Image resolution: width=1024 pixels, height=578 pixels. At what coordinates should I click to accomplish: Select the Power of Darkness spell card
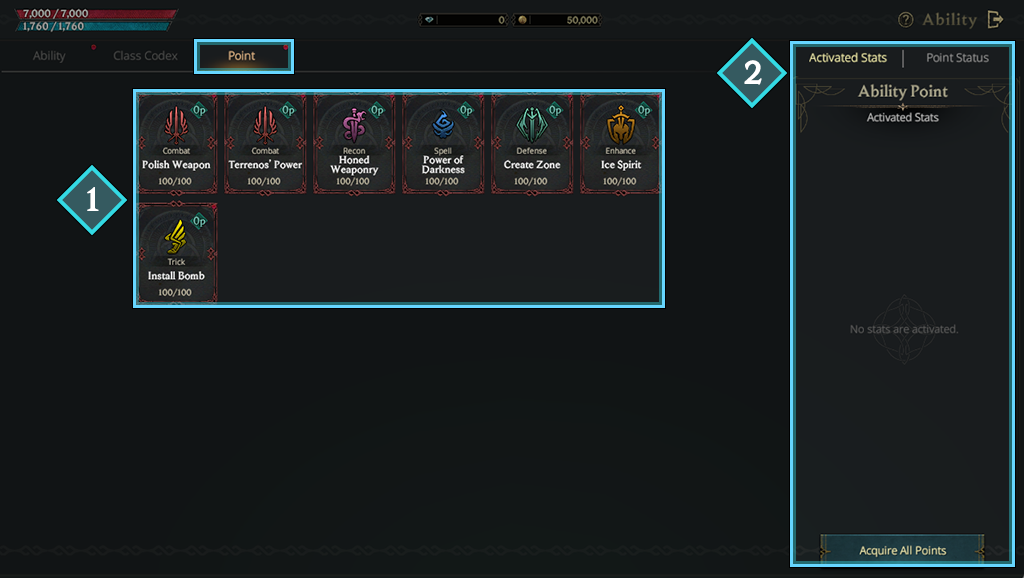pyautogui.click(x=443, y=142)
